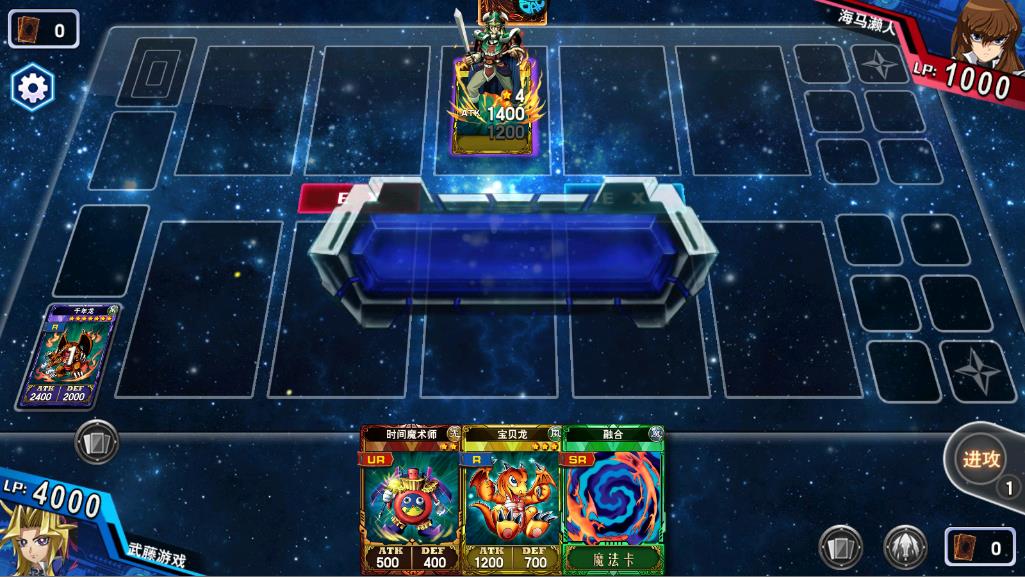1025x577 pixels.
Task: Activate the winged crest icon
Action: pyautogui.click(x=904, y=547)
